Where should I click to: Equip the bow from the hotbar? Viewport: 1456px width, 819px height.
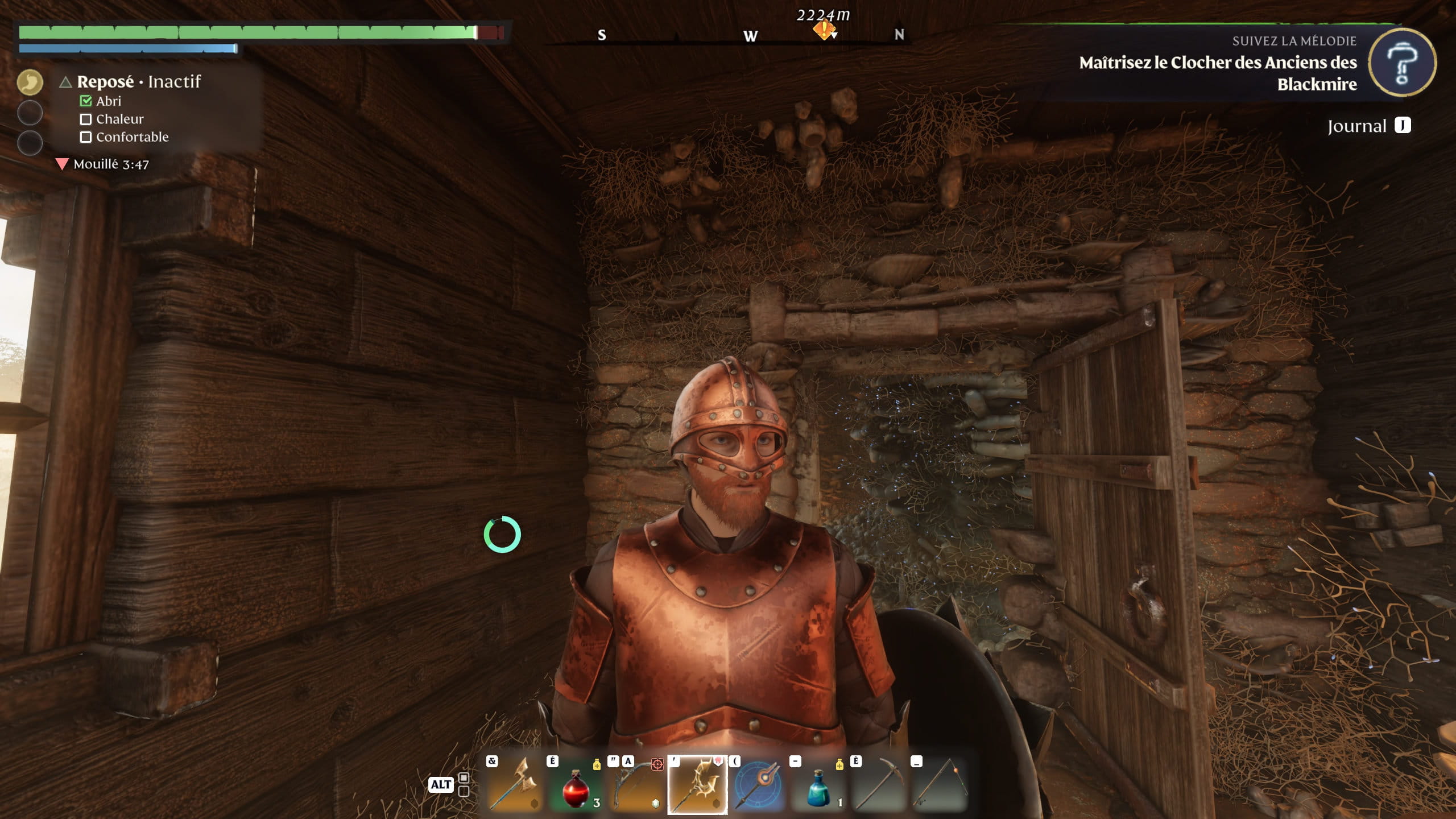pos(636,785)
